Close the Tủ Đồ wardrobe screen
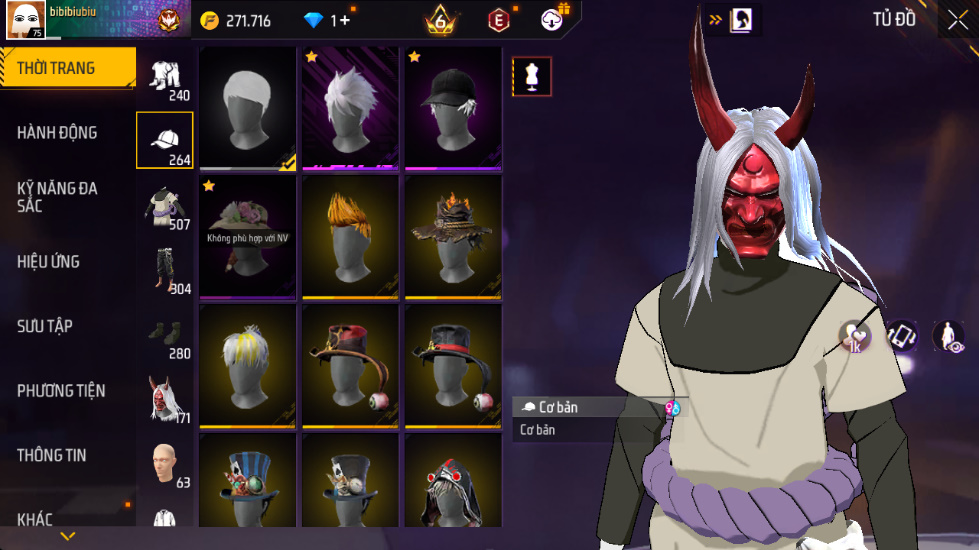Screen dimensions: 979x550 [957, 21]
